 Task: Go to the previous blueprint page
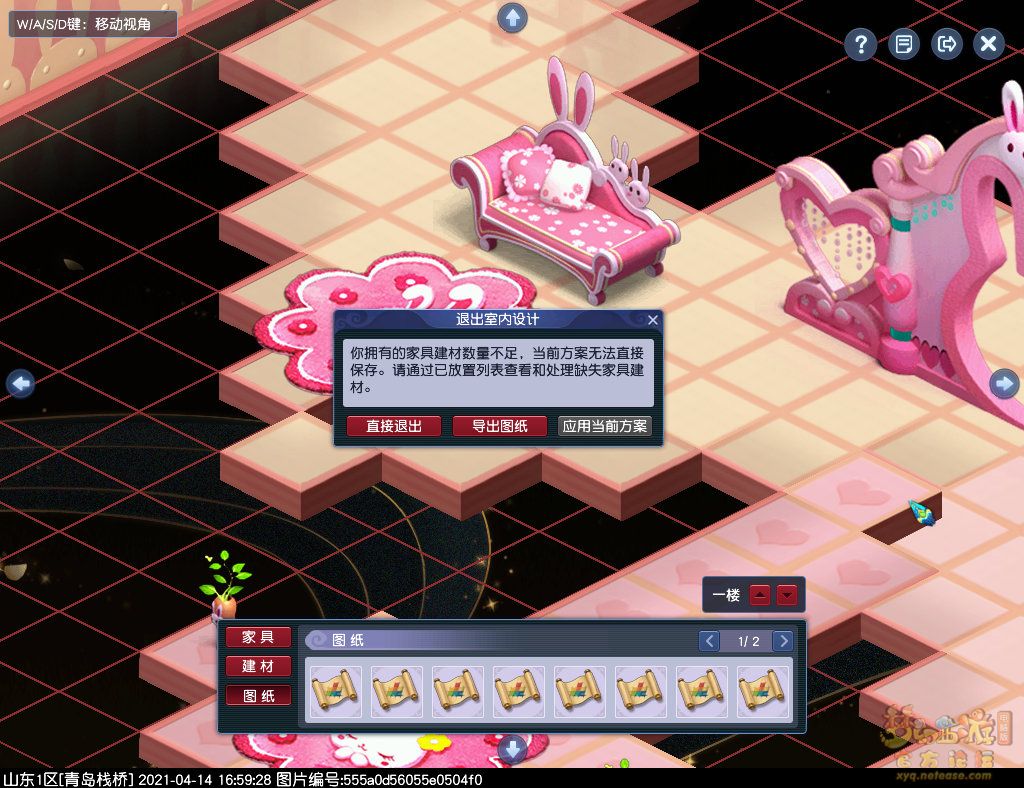[x=709, y=641]
